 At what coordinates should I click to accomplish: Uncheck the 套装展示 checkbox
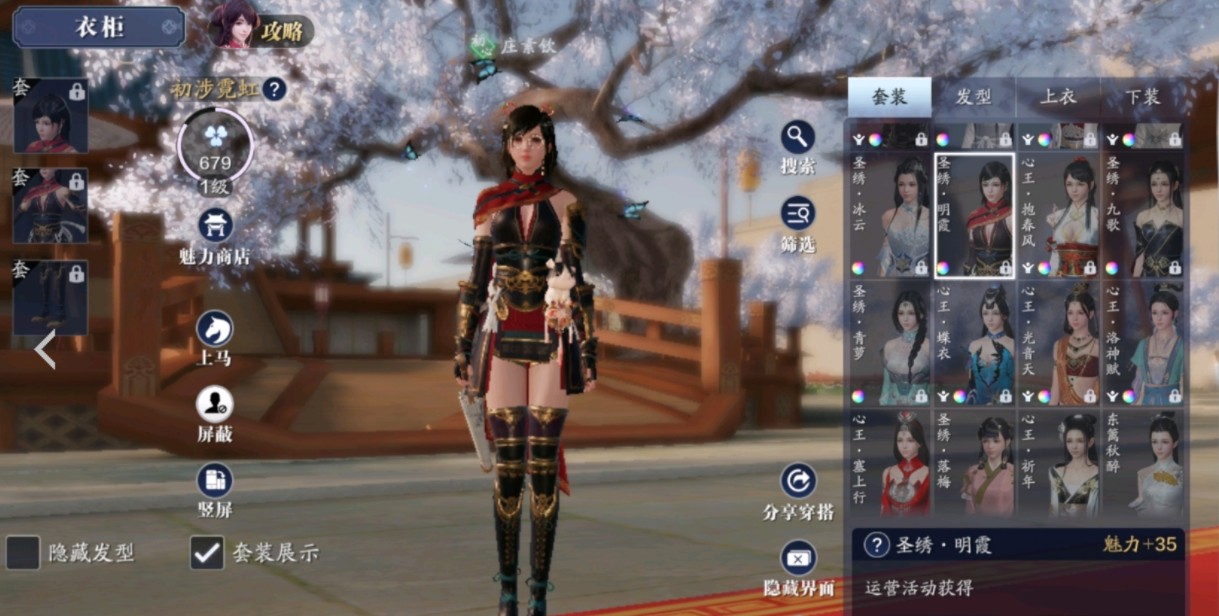click(207, 552)
